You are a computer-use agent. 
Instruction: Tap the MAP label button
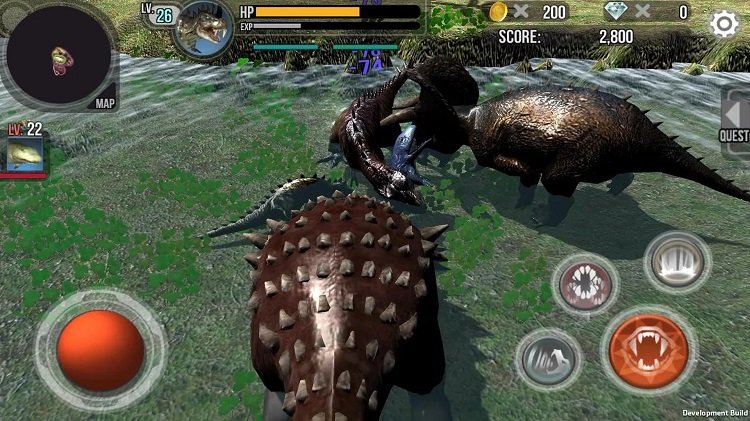click(x=105, y=103)
